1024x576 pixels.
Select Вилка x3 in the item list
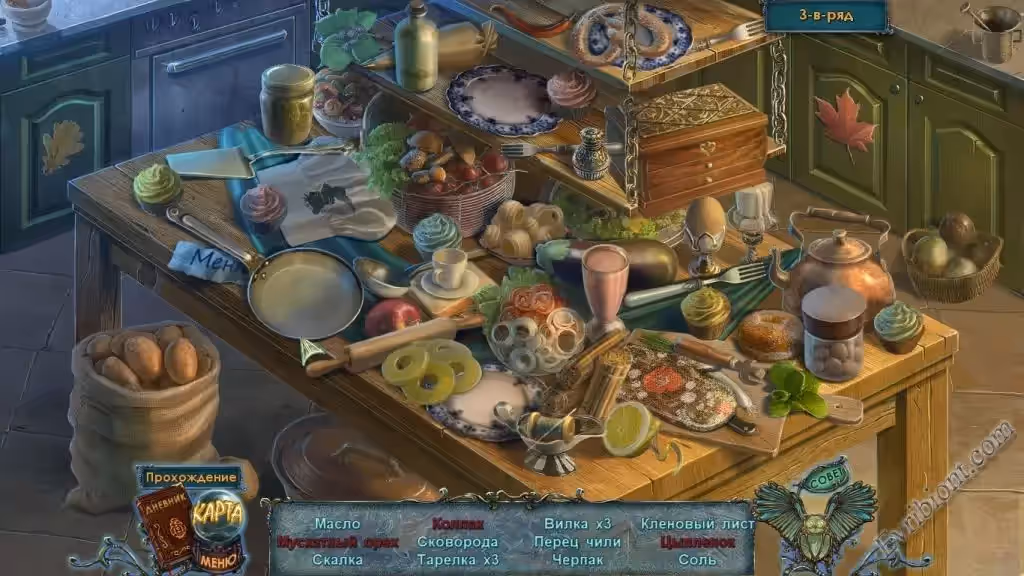click(577, 524)
